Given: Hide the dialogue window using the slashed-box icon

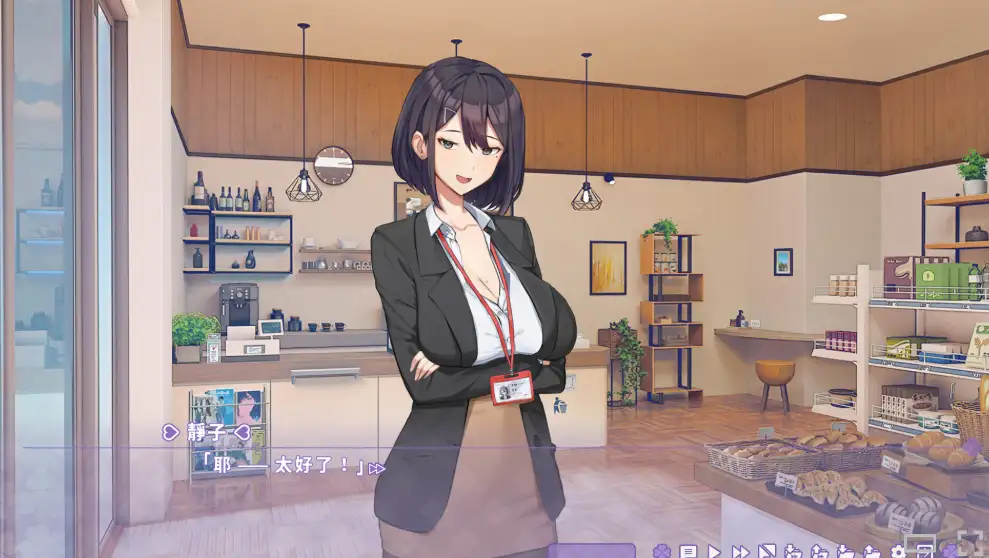Looking at the screenshot, I should [766, 551].
